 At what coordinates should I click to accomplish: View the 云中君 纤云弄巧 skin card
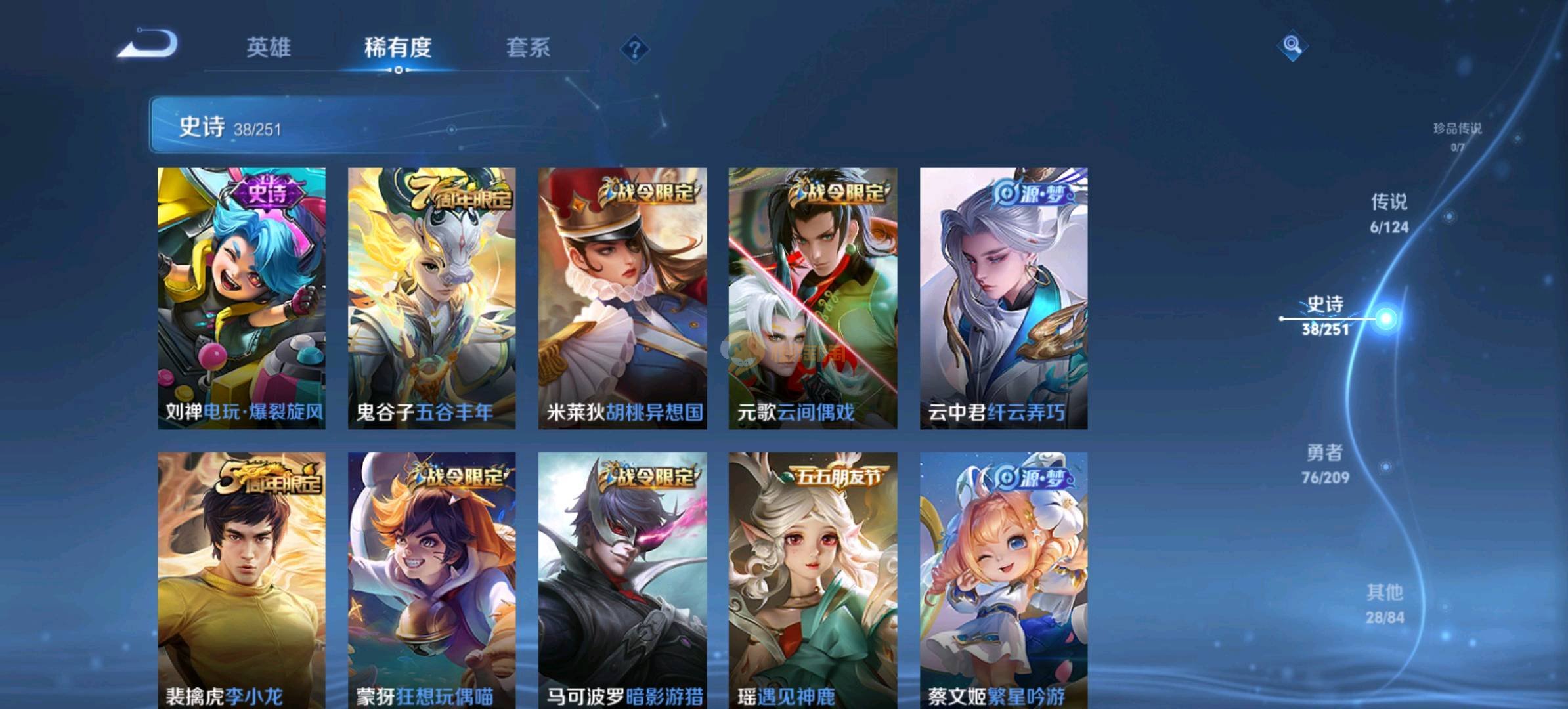1003,298
